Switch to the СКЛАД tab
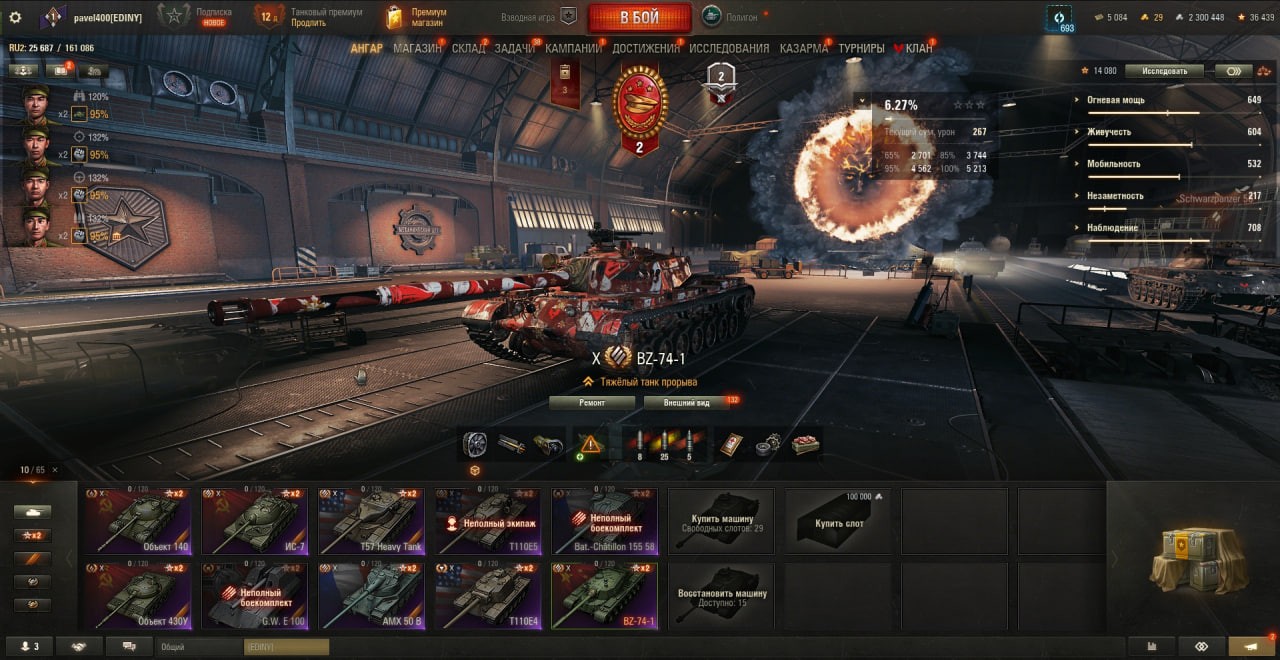 coord(468,48)
